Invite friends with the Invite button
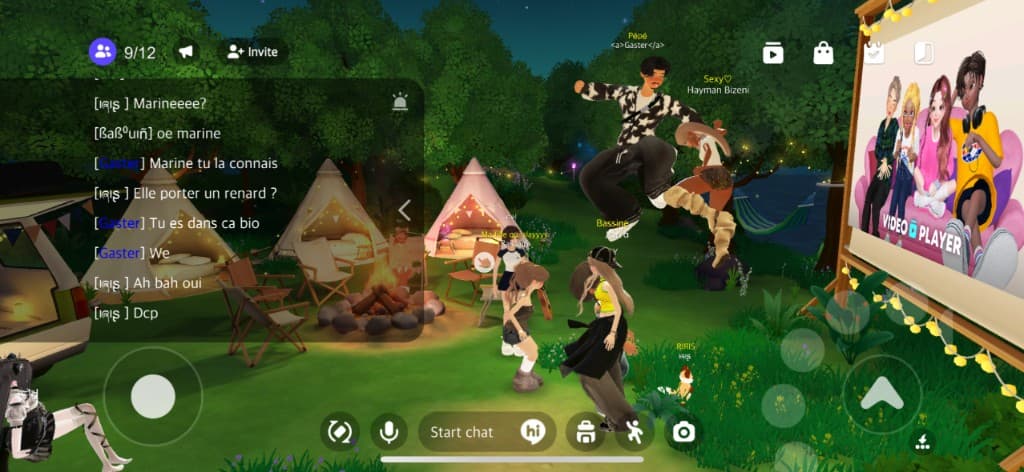The image size is (1024, 472). (x=252, y=52)
